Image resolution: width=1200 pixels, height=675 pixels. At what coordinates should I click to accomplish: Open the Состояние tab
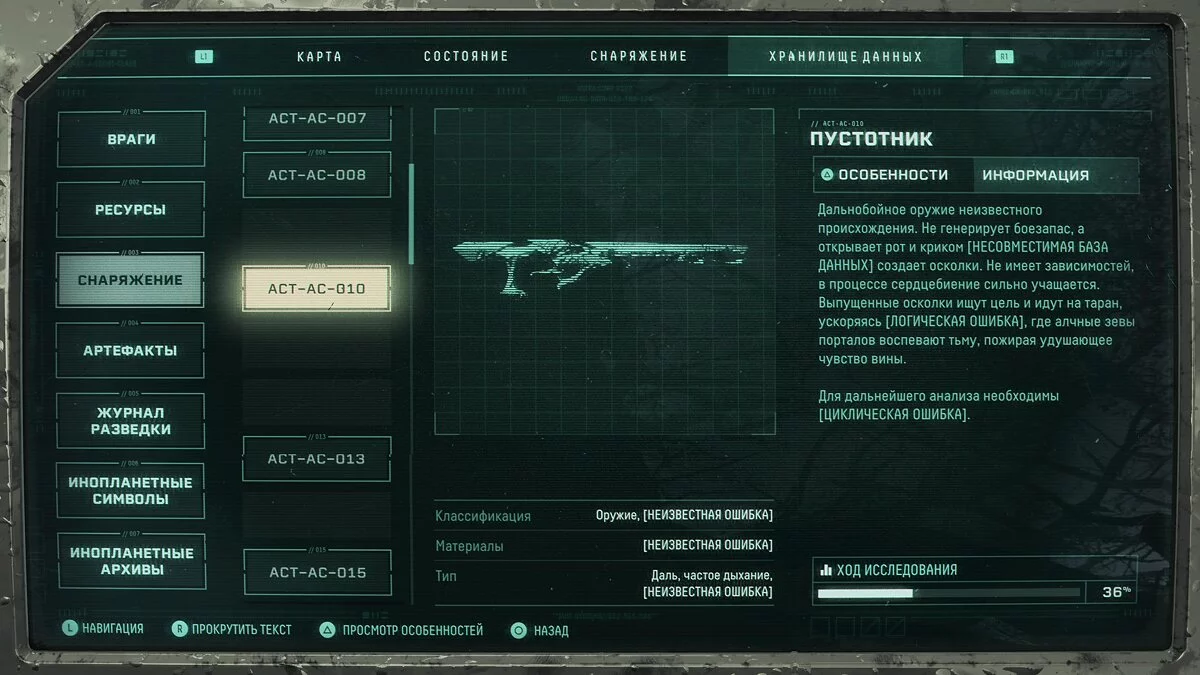[466, 57]
